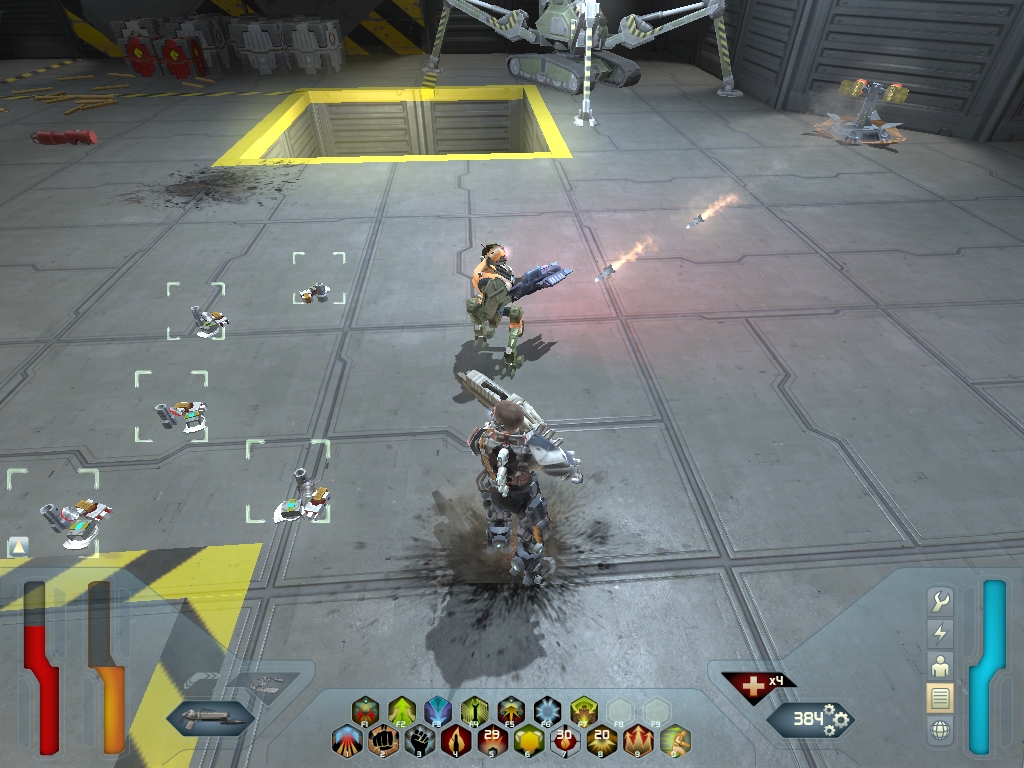Image resolution: width=1024 pixels, height=768 pixels.
Task: Click the small up-arrow button above health
Action: click(x=18, y=546)
